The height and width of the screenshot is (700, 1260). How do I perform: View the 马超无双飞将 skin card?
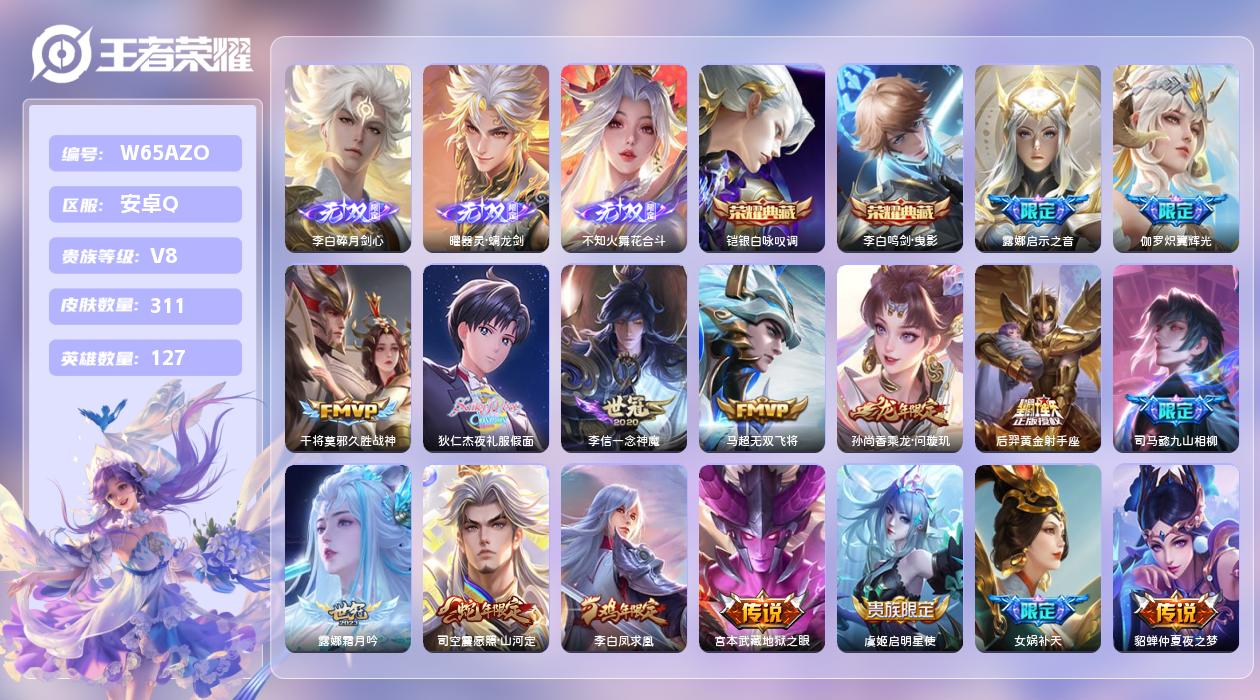tap(761, 358)
